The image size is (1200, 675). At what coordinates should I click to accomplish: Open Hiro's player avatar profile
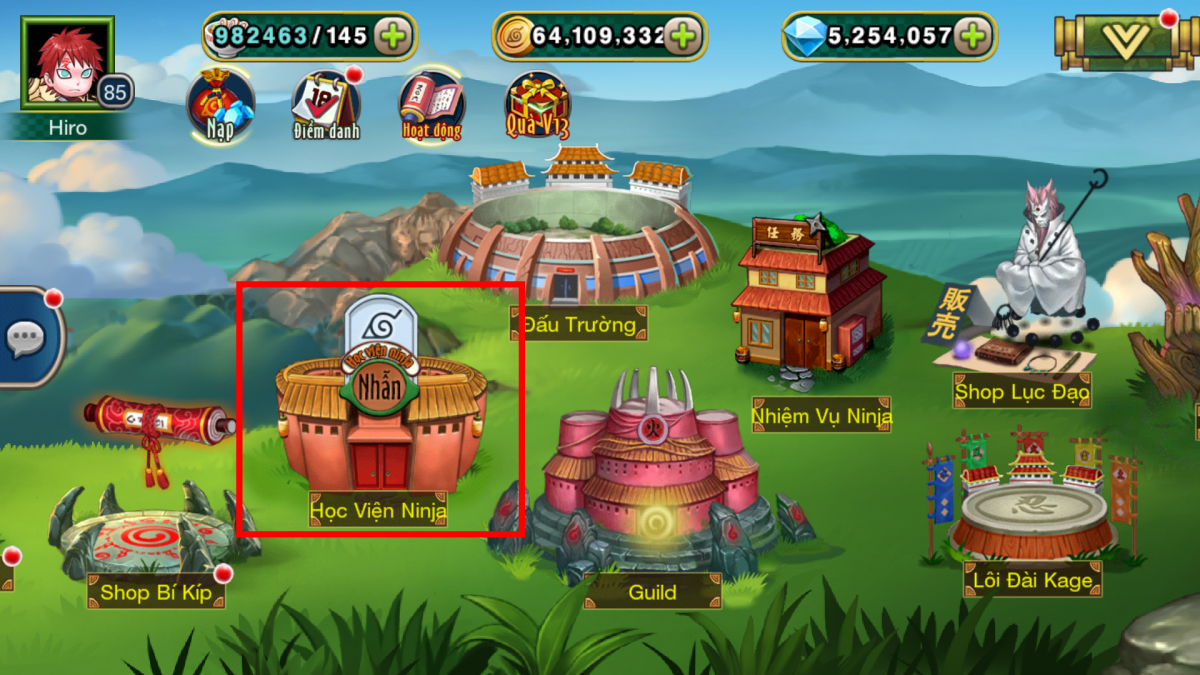(67, 62)
